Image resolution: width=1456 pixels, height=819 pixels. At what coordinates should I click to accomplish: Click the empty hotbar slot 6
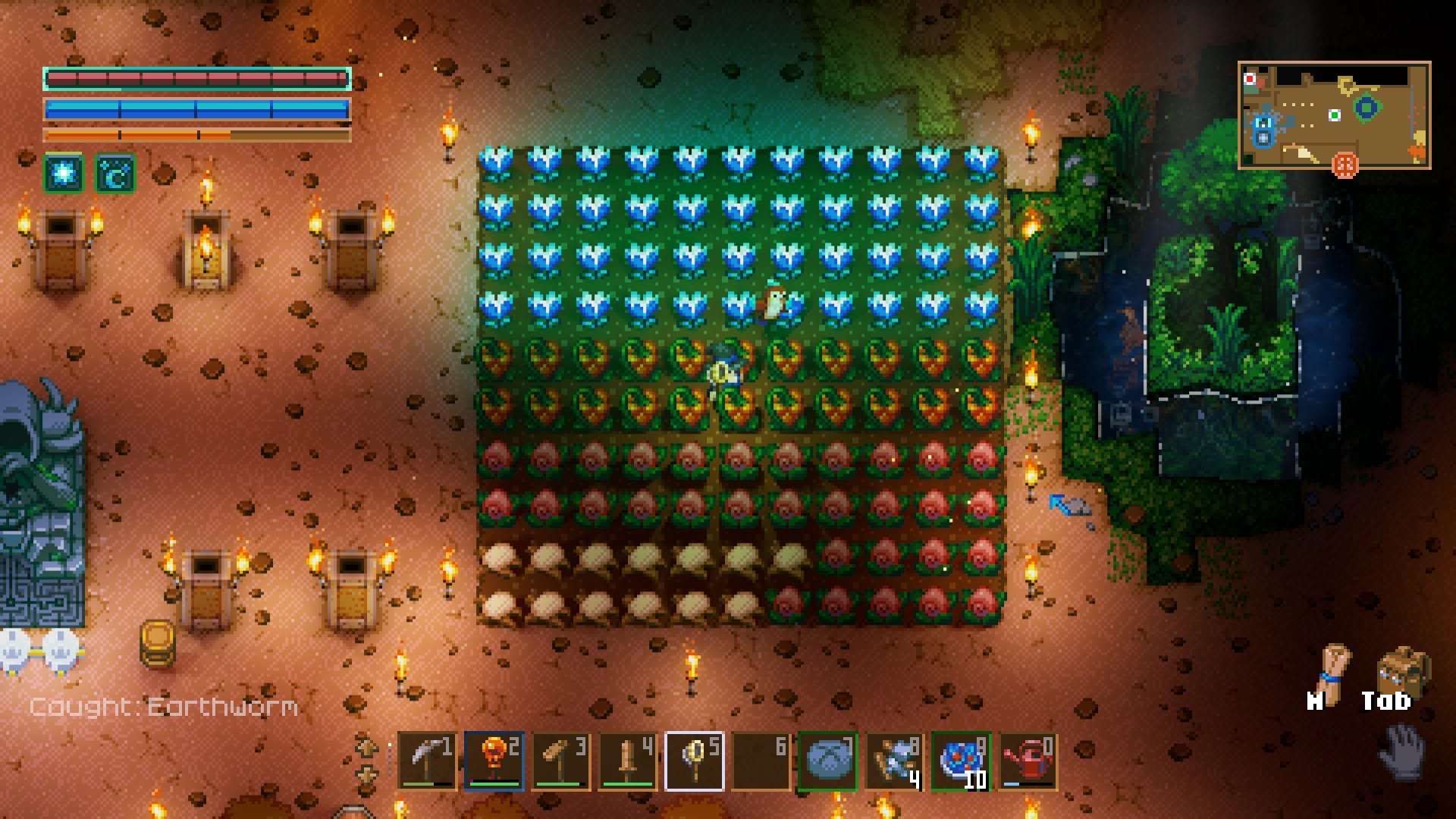tap(762, 762)
